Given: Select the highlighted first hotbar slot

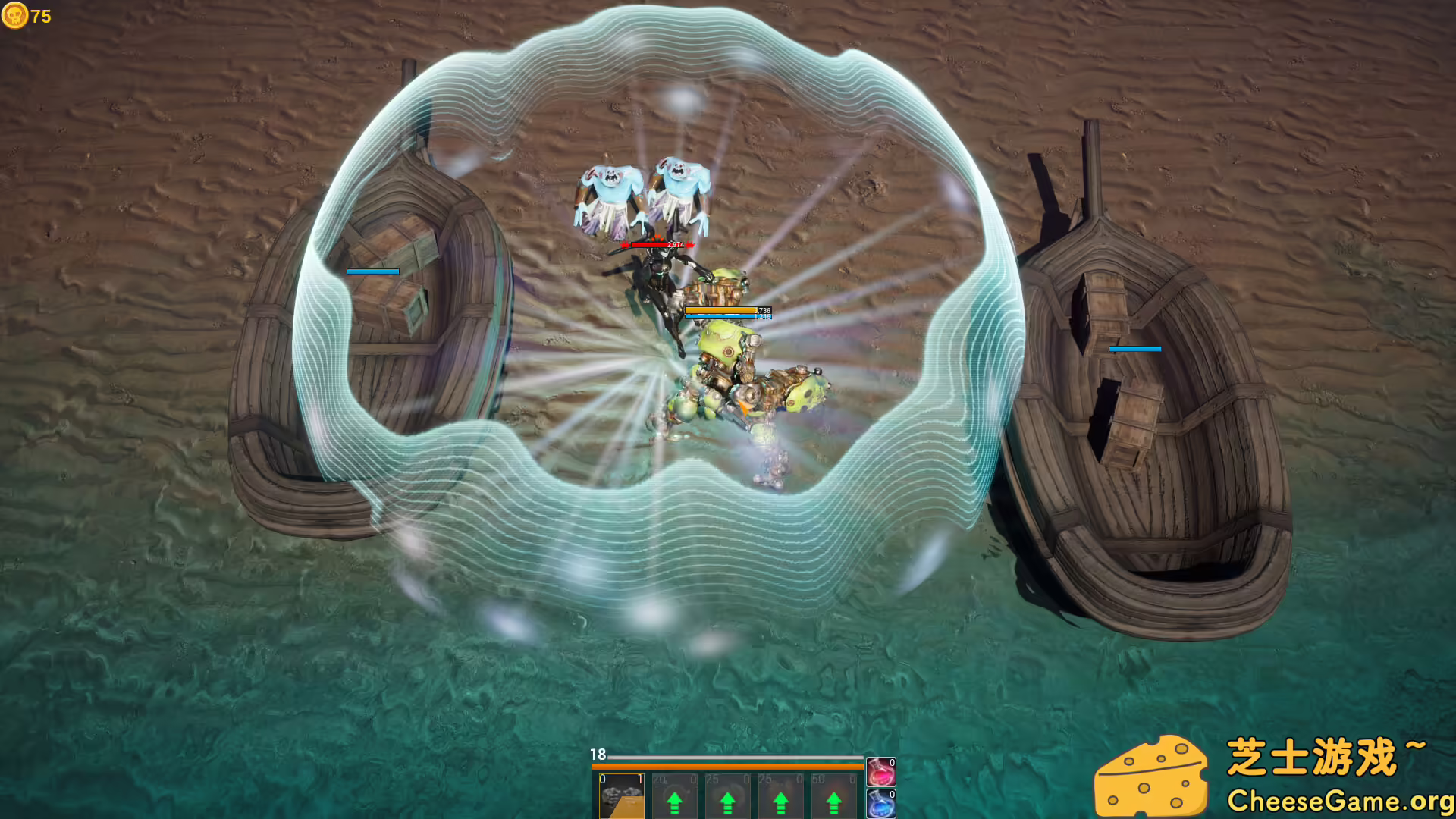Looking at the screenshot, I should [x=622, y=796].
